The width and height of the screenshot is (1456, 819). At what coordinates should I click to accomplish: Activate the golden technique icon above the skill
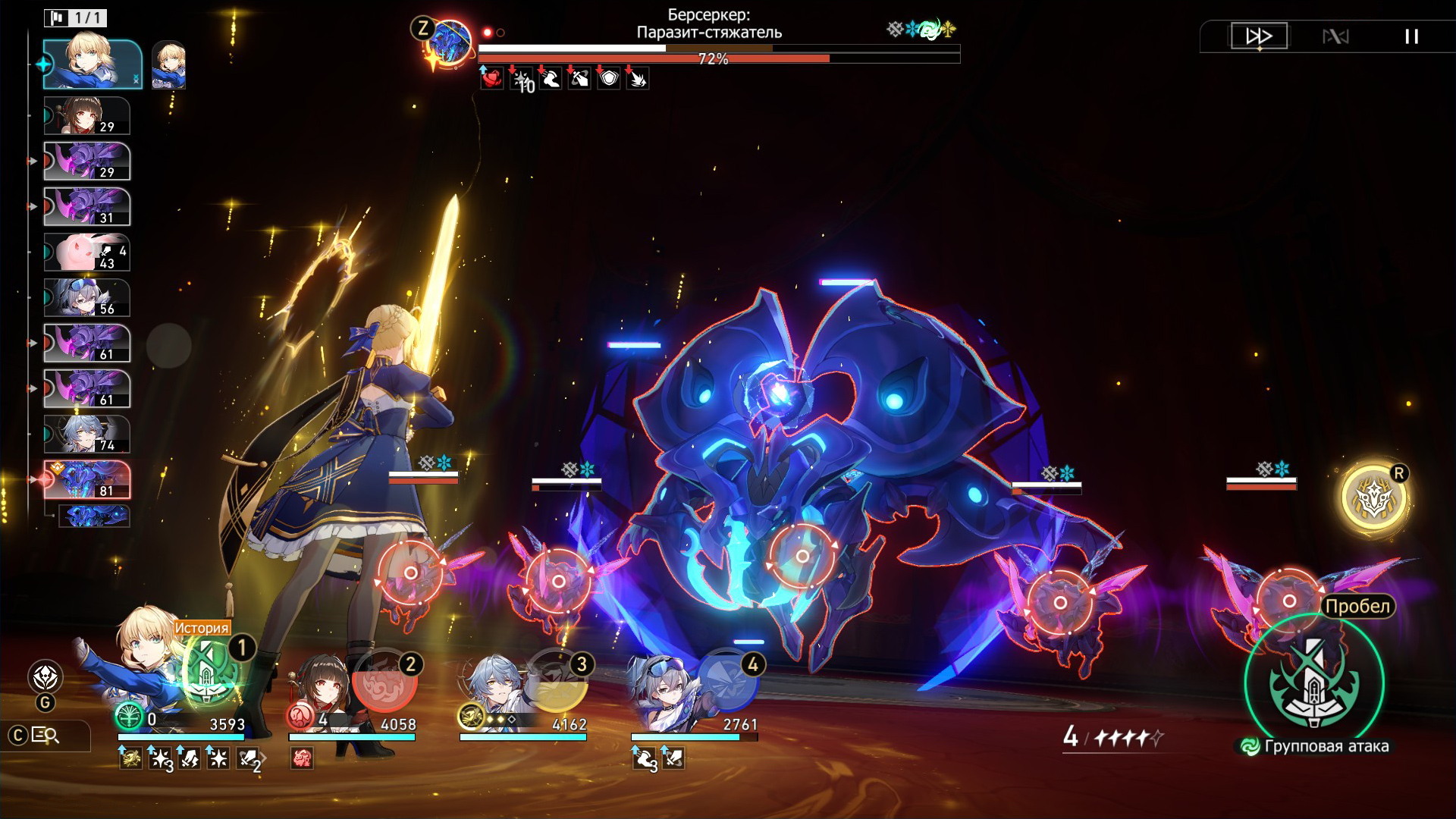click(1373, 498)
